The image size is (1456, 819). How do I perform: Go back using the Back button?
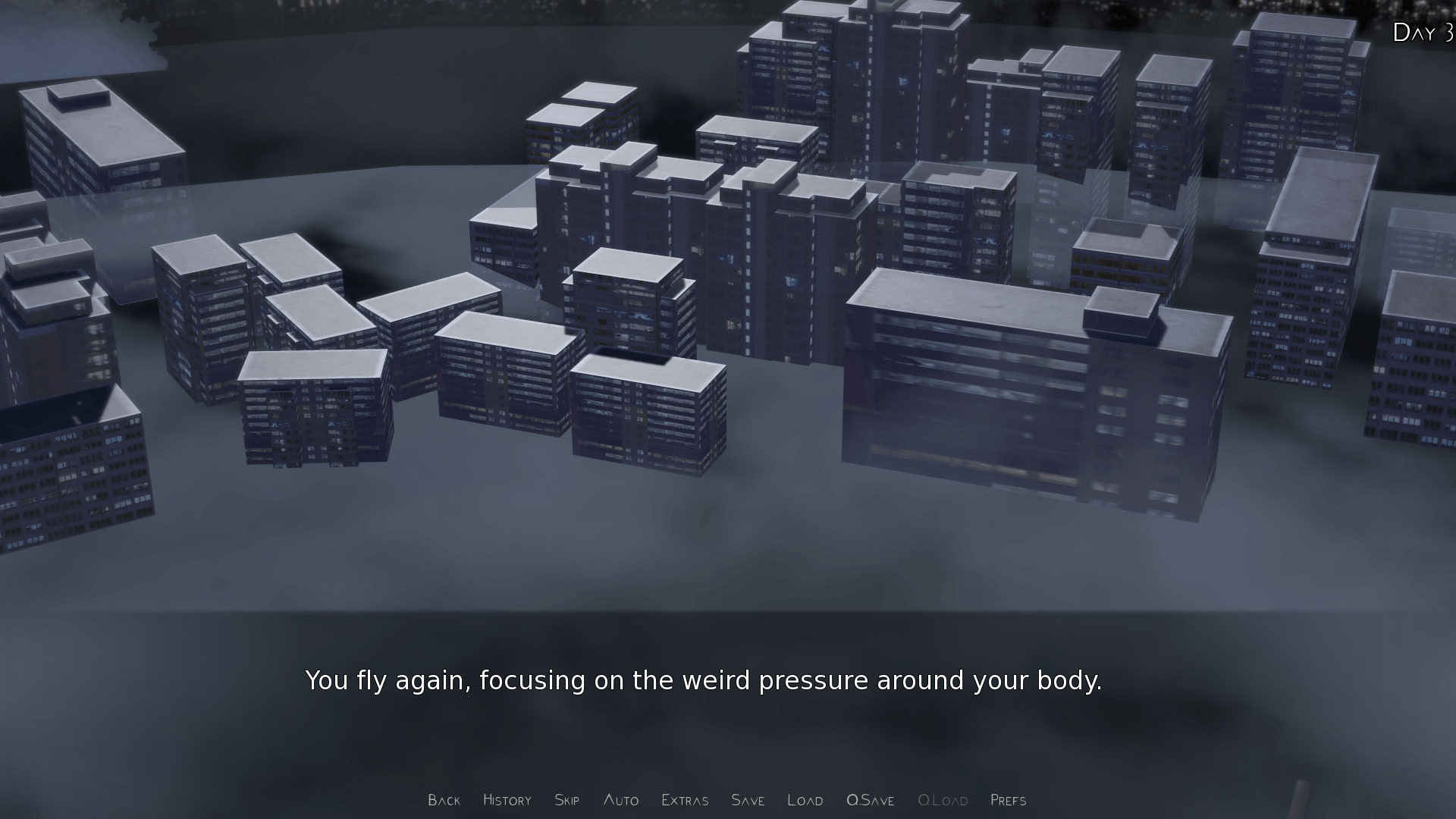point(444,800)
